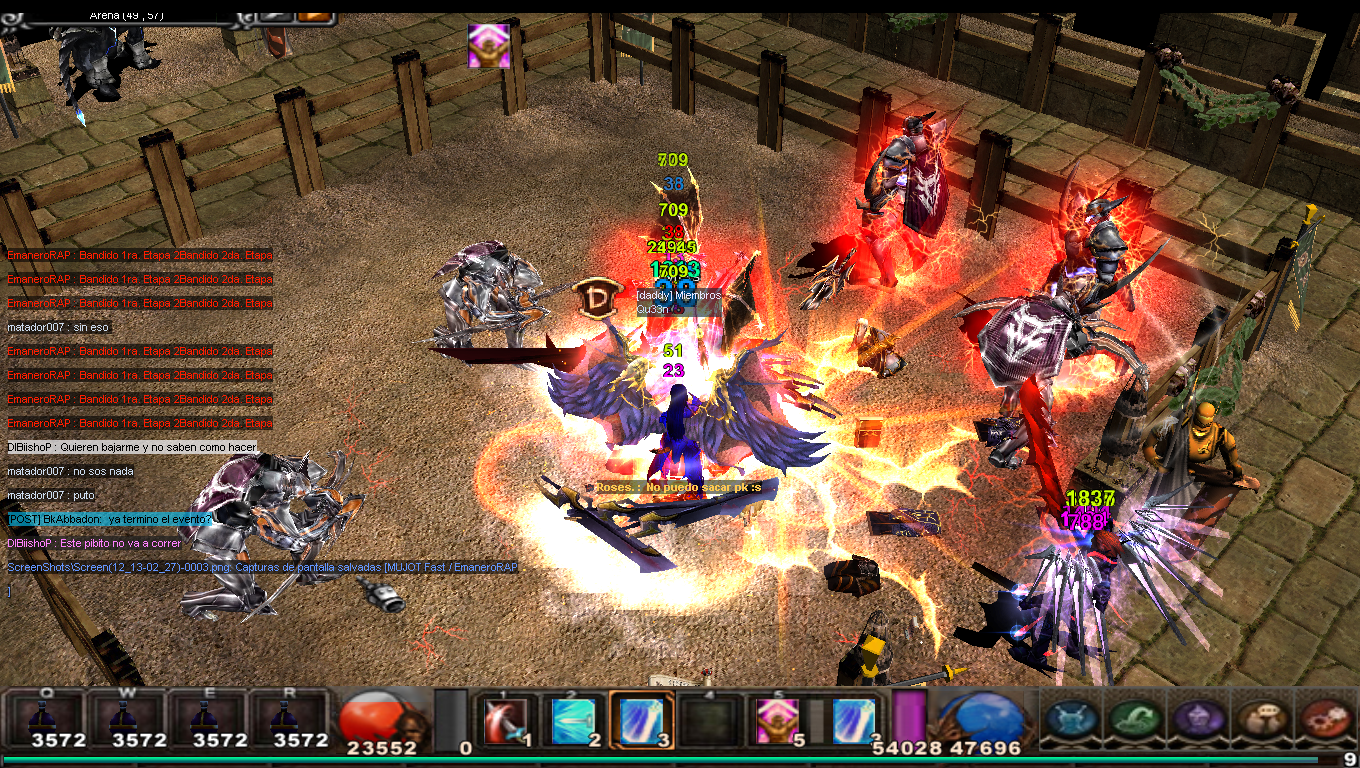Activate the pink flexing figure skill in slot 5

(777, 720)
